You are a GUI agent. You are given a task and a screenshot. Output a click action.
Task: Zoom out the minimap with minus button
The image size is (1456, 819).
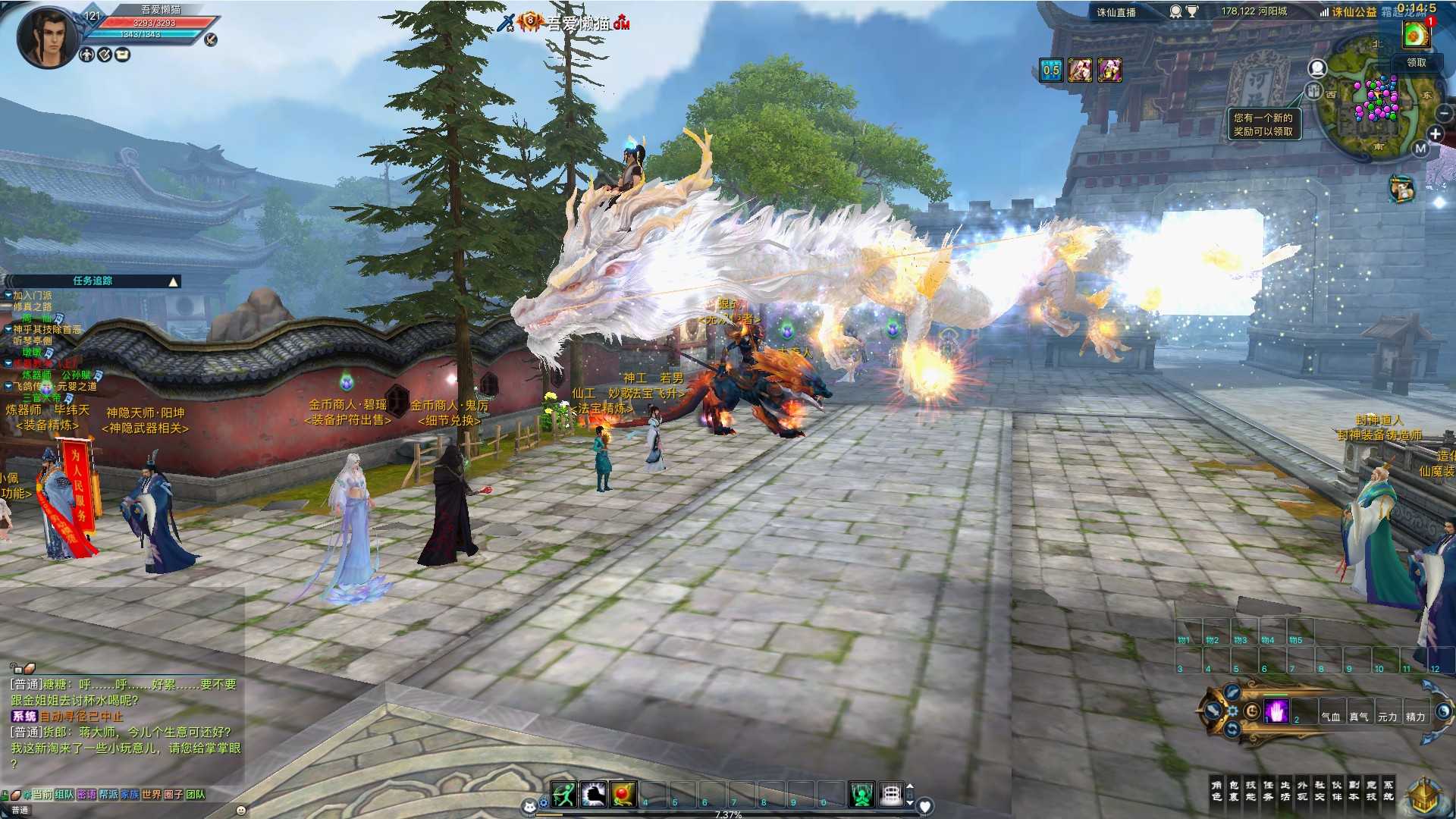1444,113
